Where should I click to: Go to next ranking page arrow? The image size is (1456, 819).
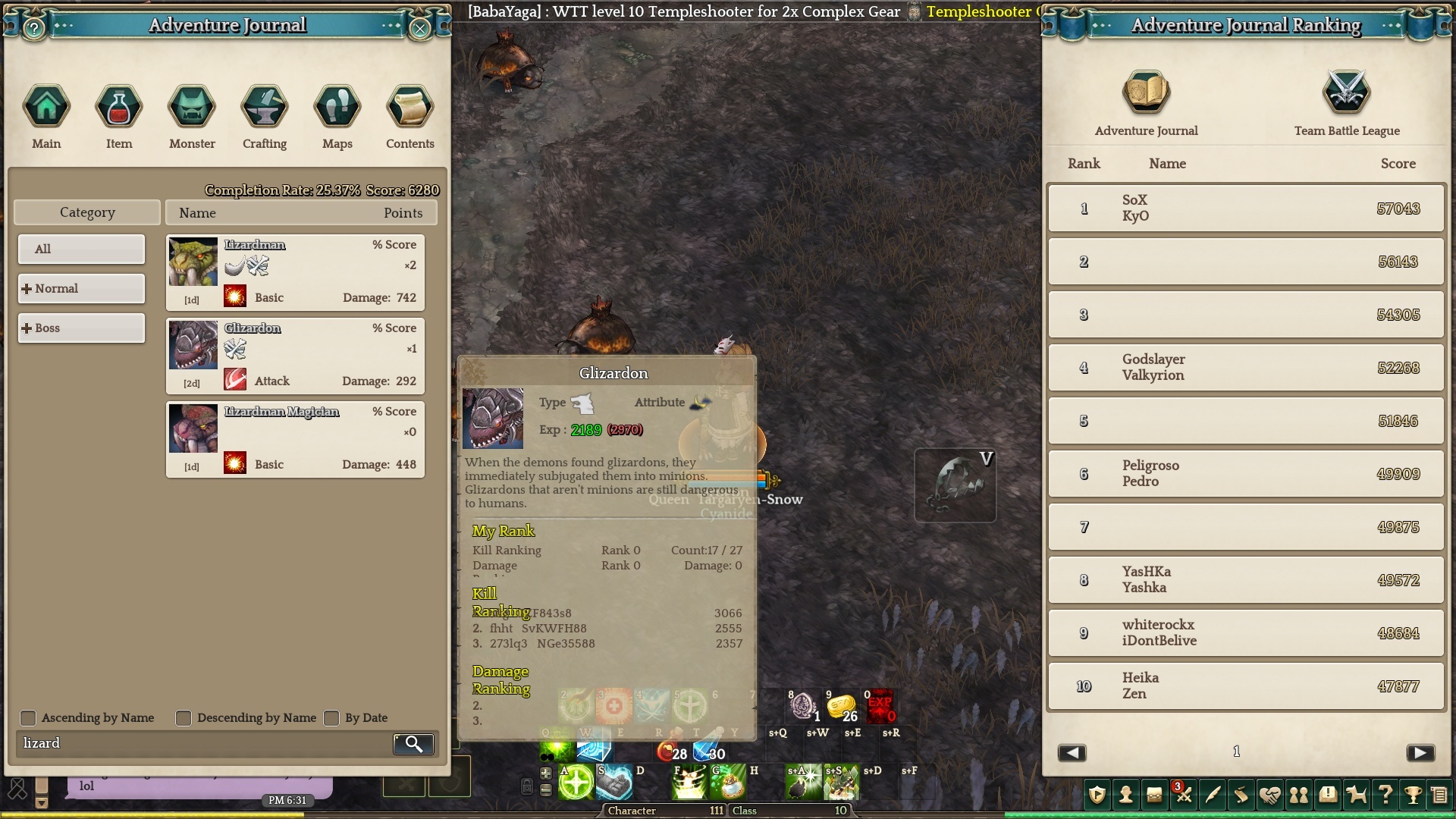[x=1420, y=752]
